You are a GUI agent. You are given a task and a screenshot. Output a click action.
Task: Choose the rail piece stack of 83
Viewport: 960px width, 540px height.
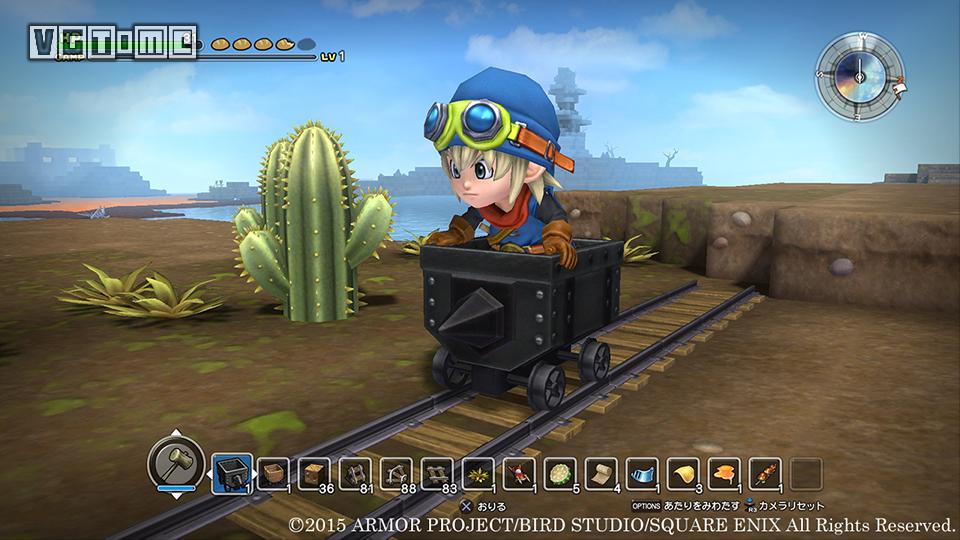click(x=437, y=473)
